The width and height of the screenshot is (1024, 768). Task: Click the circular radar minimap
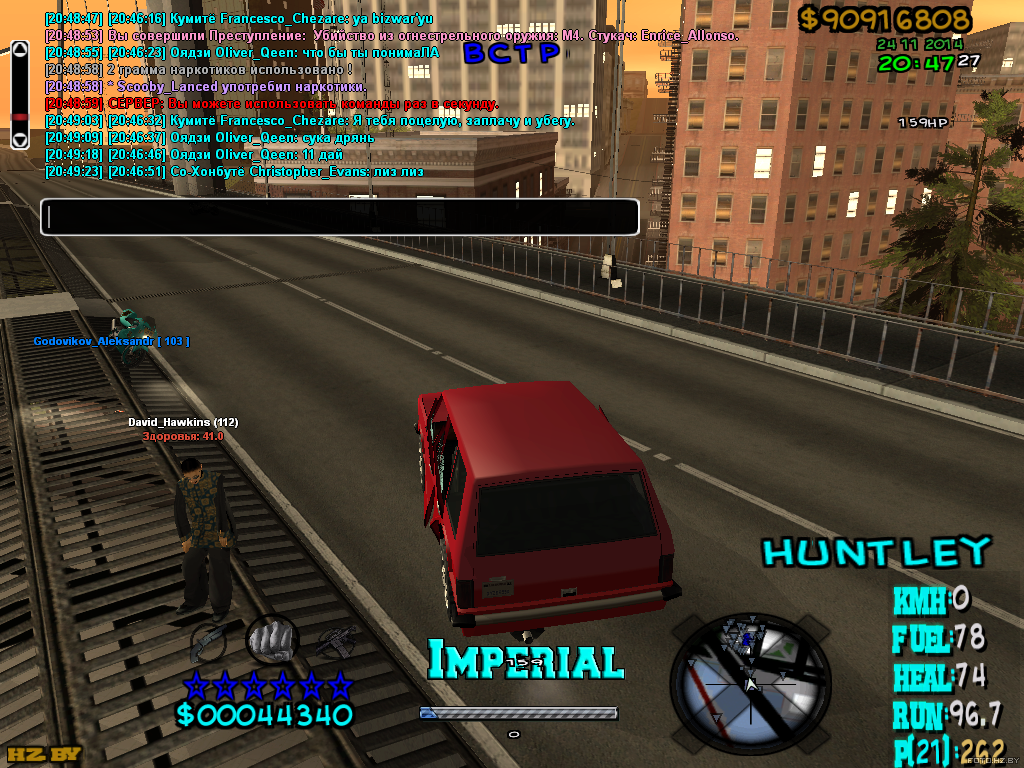click(750, 682)
